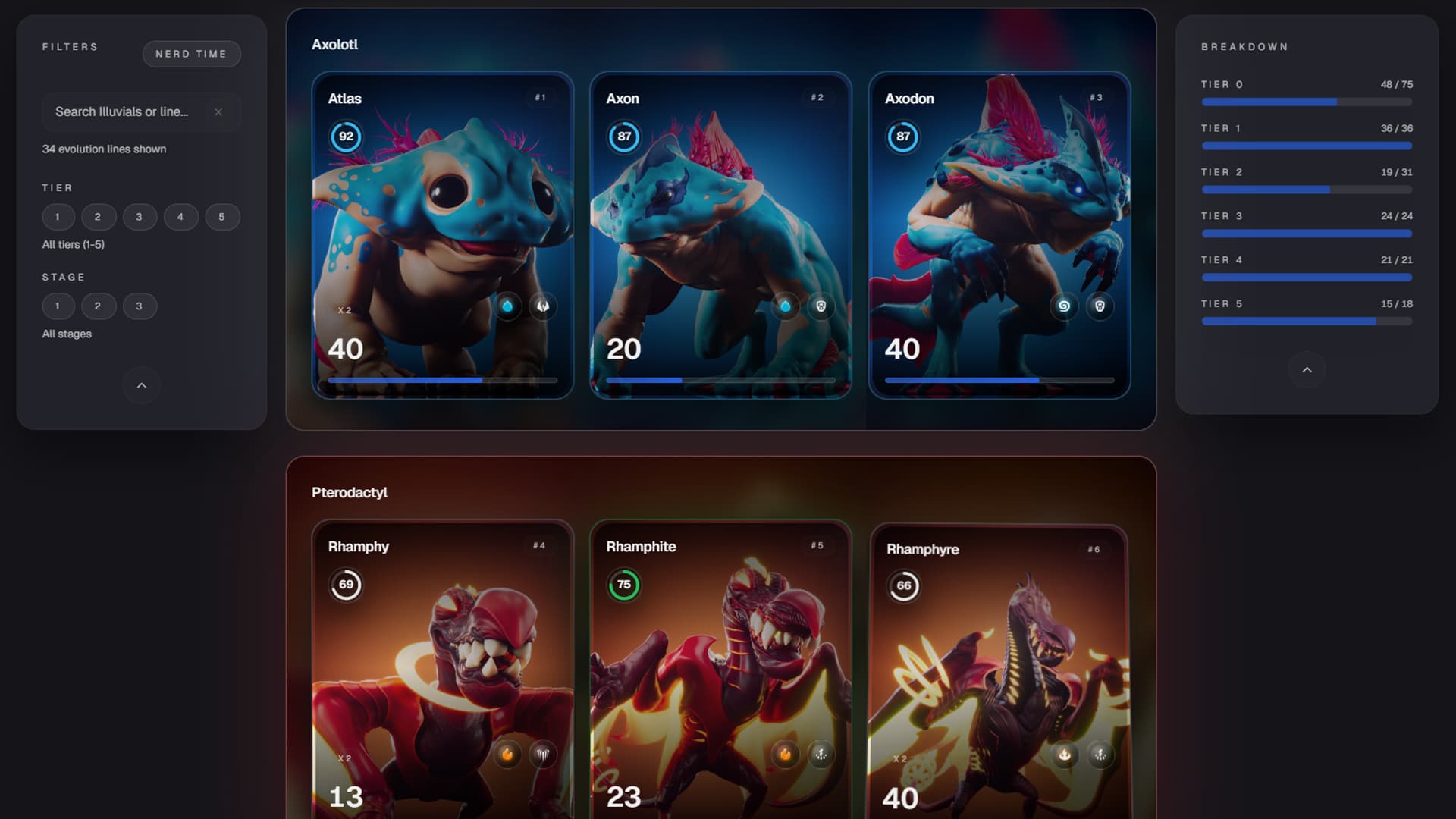Choose the Tier 4 filter
Viewport: 1456px width, 819px height.
click(x=180, y=217)
